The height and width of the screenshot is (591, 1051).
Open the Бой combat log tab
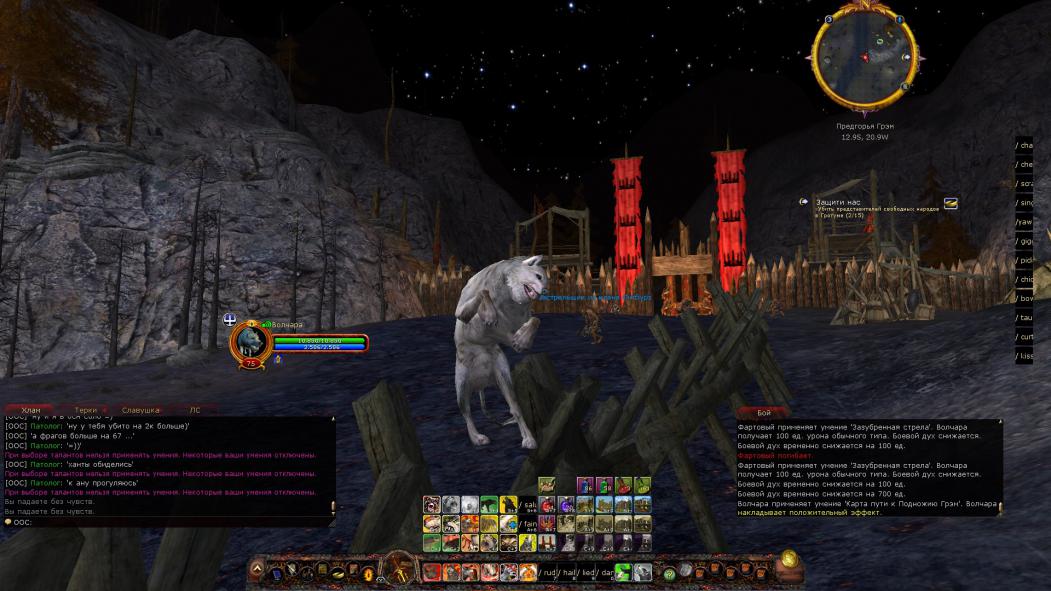(x=764, y=412)
